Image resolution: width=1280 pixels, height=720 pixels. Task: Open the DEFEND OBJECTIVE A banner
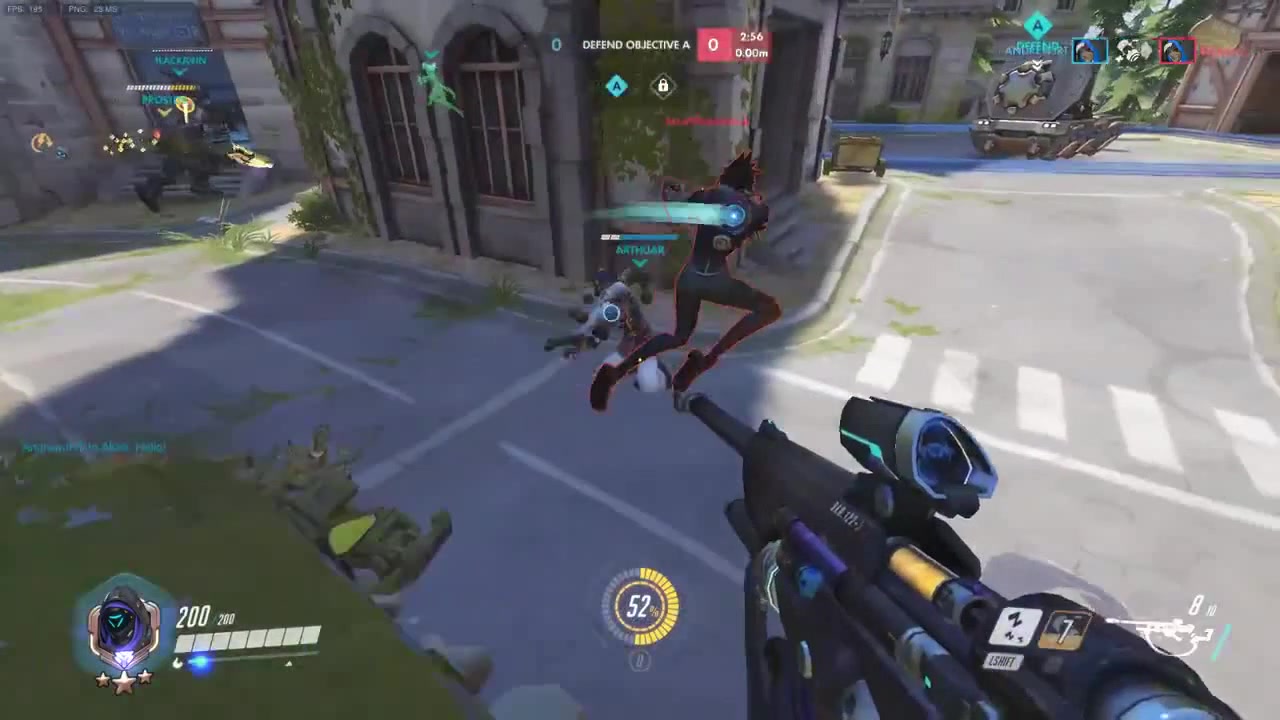point(635,45)
